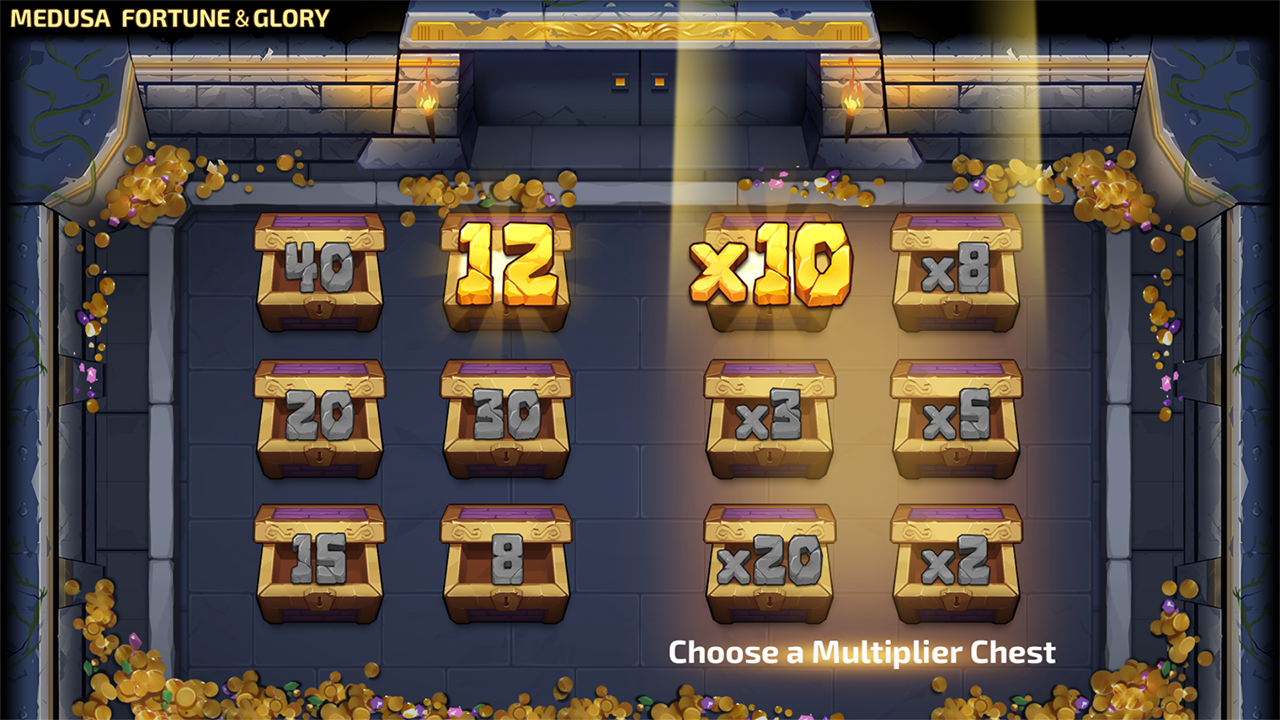Select the chest labeled 15
Screen dimensions: 1280x720
[319, 563]
